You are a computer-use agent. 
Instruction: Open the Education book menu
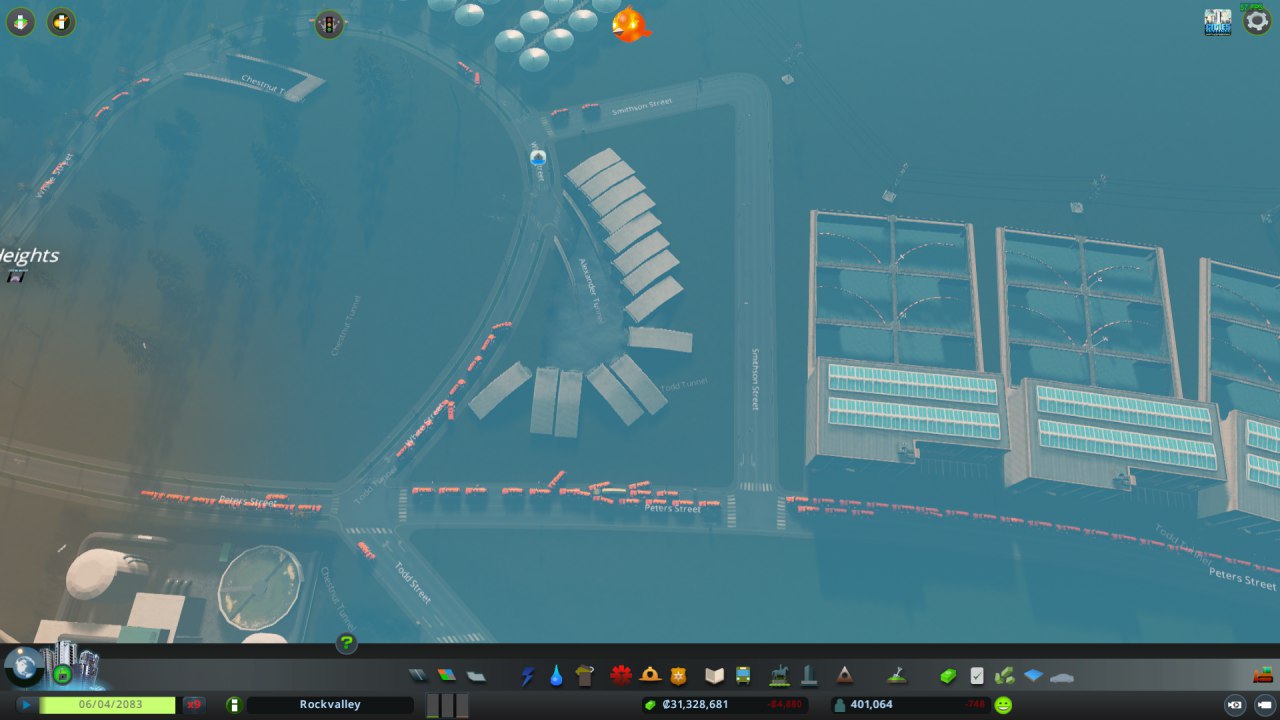[x=714, y=676]
